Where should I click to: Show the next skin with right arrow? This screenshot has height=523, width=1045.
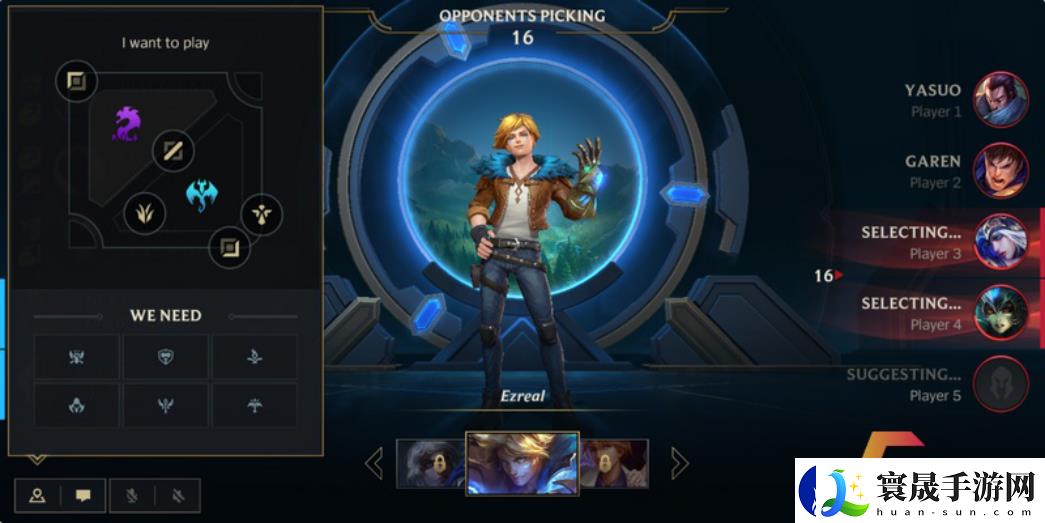click(x=679, y=463)
